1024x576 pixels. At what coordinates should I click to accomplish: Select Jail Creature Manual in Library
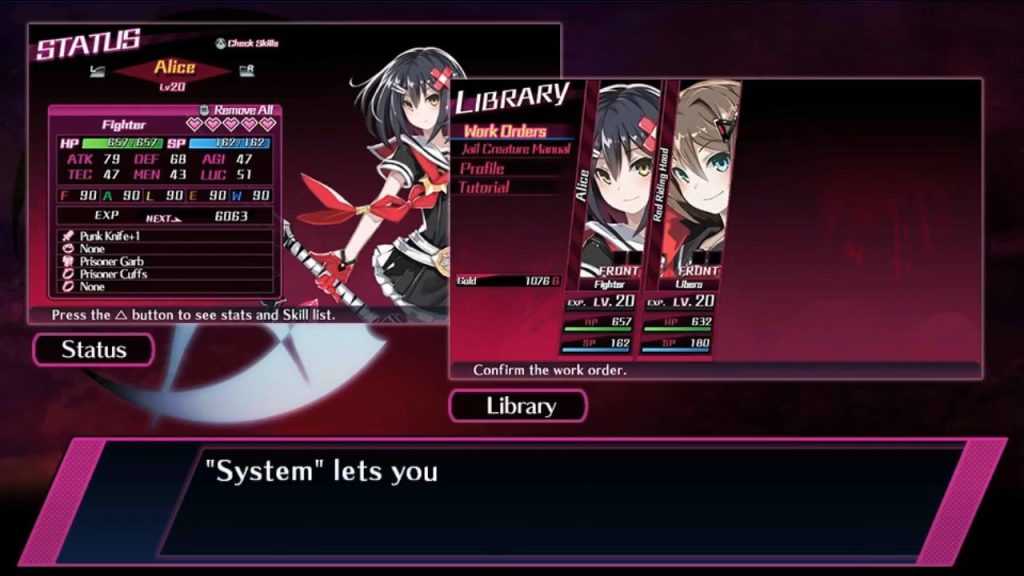click(516, 149)
